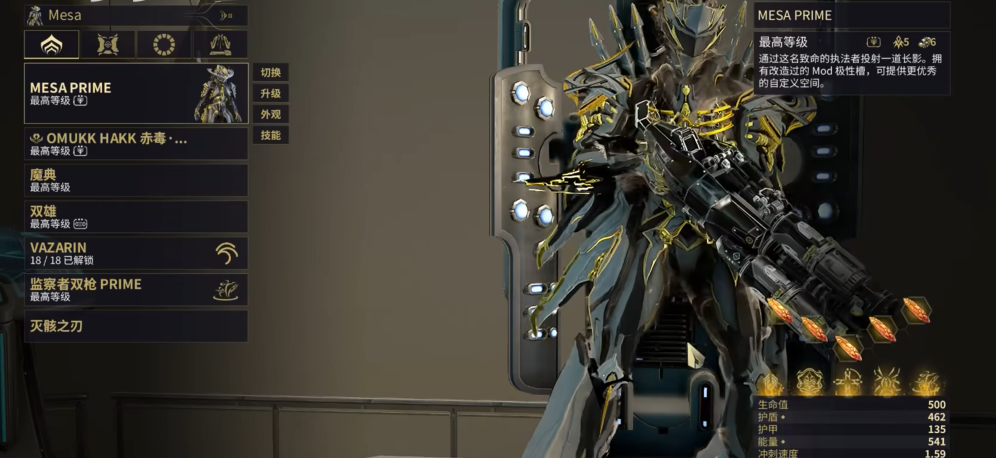
Task: Choose the 魔典 equipment slot
Action: [x=135, y=180]
